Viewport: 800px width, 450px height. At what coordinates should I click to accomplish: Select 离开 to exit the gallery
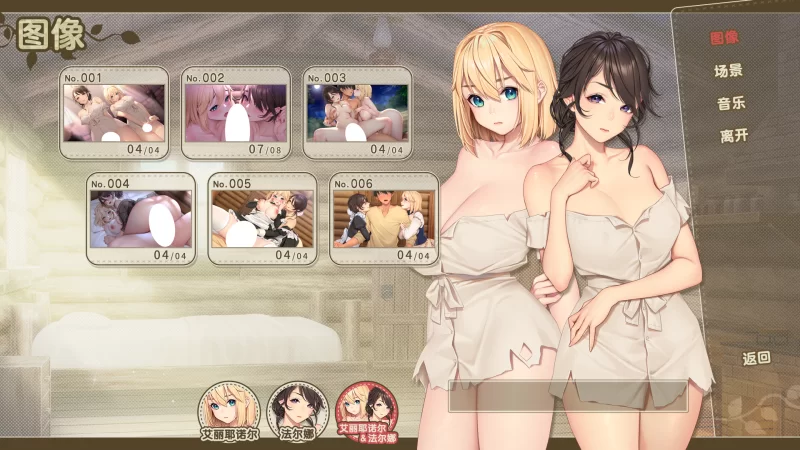point(733,136)
